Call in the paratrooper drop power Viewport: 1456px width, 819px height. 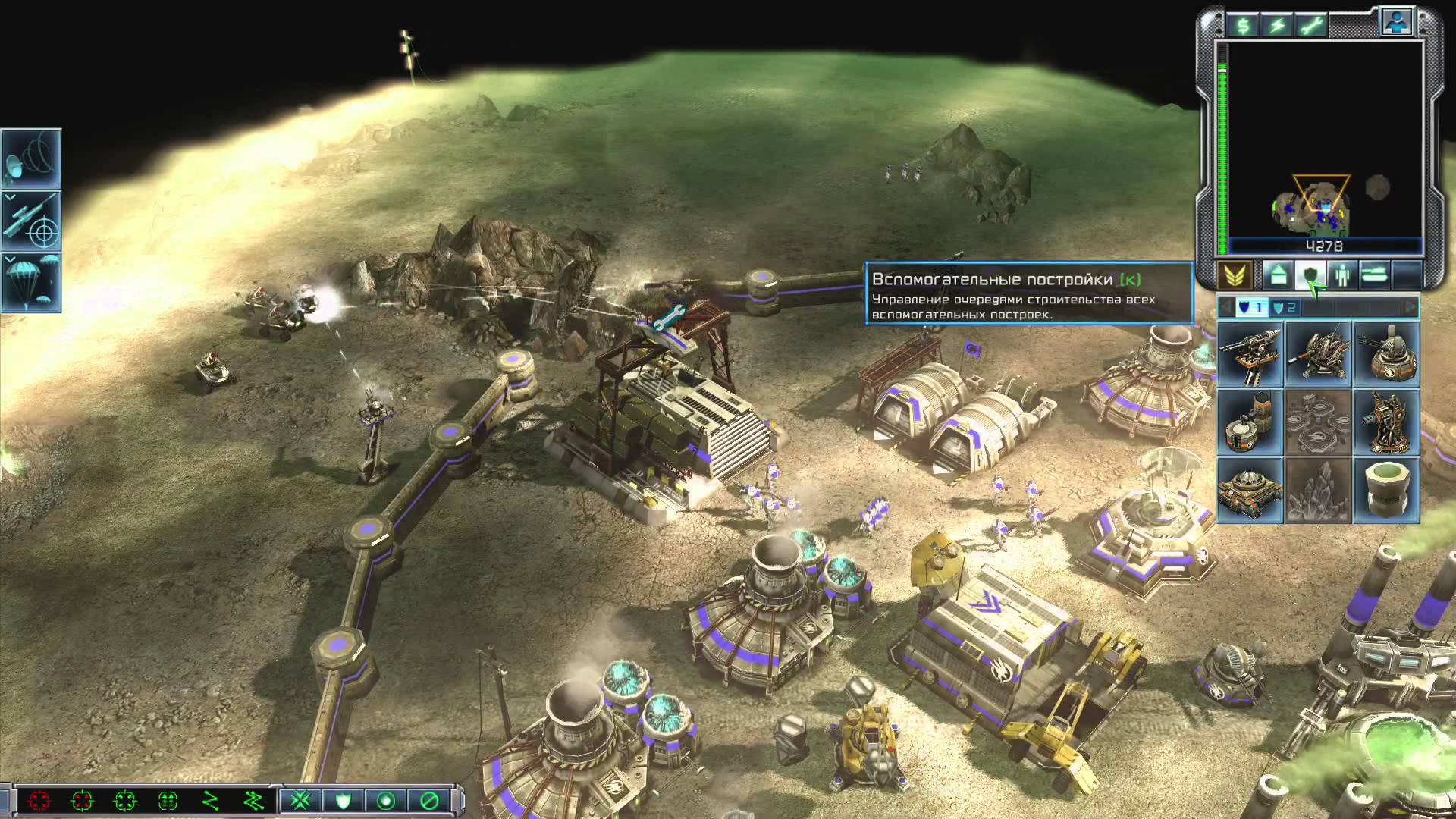coord(31,283)
